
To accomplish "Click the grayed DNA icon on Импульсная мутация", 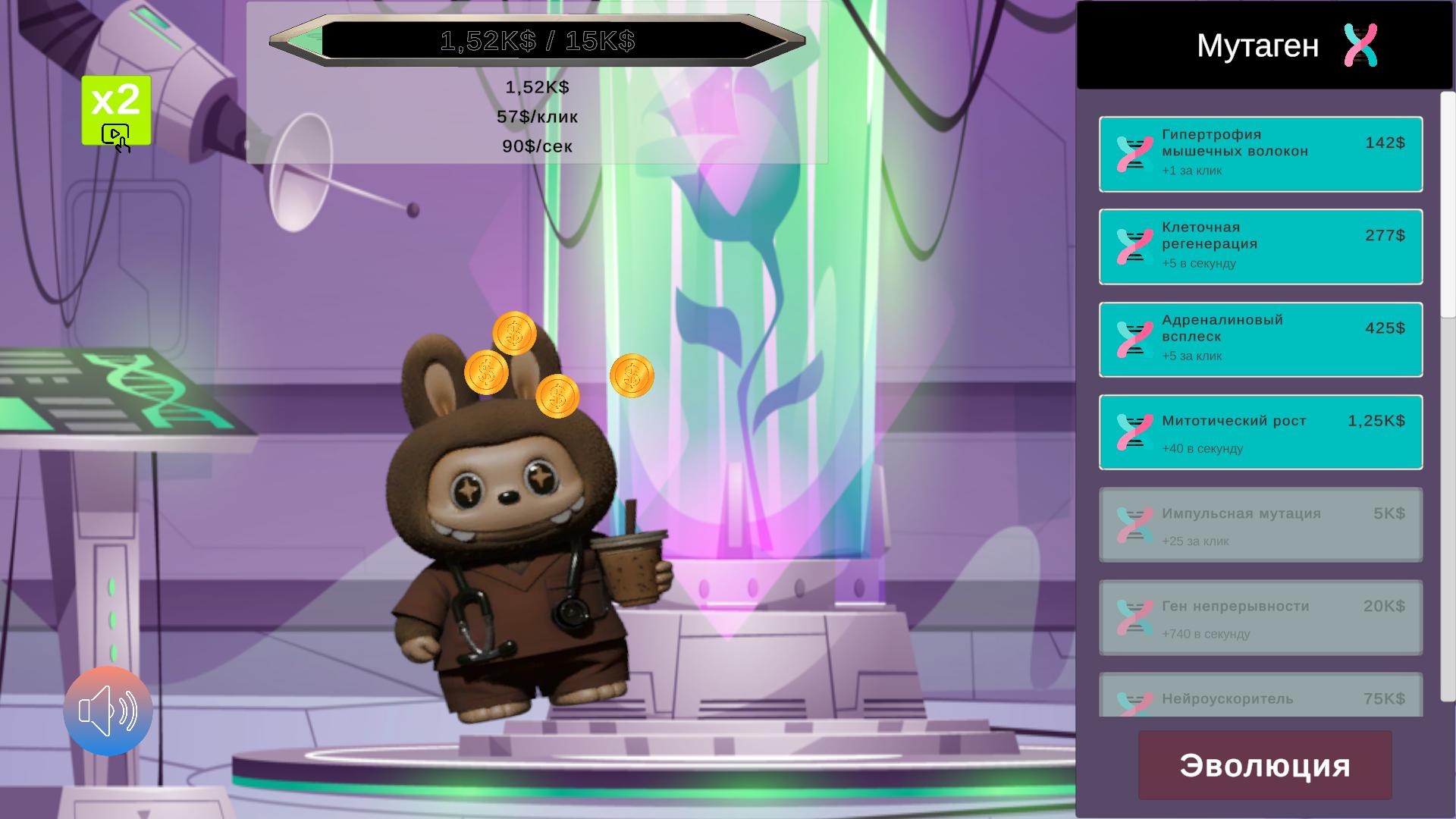I will [x=1131, y=526].
